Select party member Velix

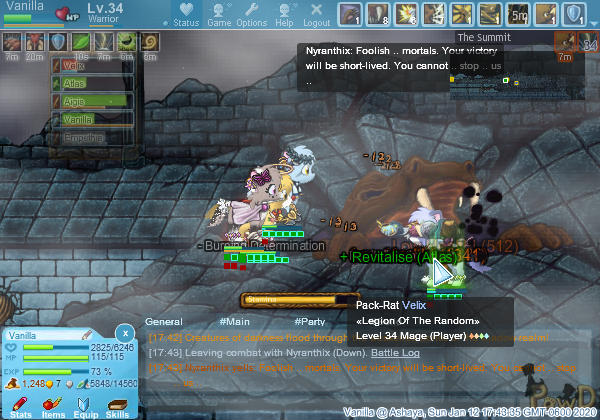[x=92, y=65]
